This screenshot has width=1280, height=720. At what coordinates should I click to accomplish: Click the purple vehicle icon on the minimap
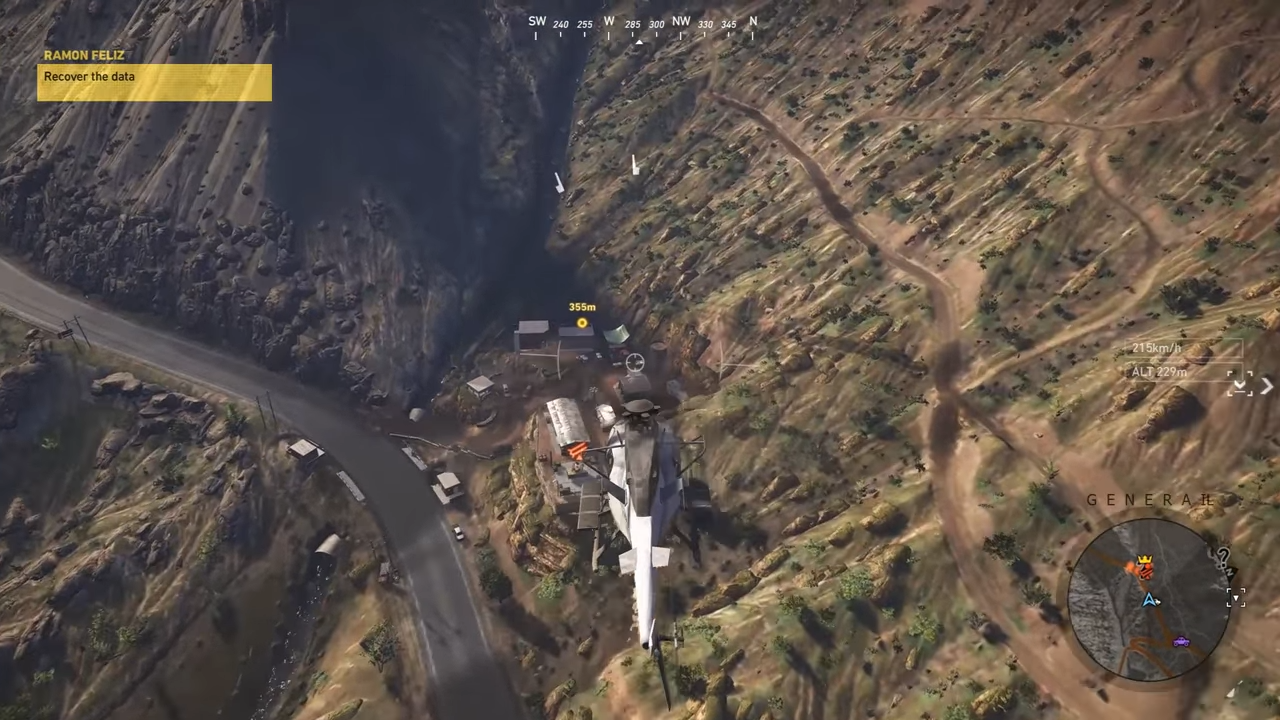pos(1181,641)
